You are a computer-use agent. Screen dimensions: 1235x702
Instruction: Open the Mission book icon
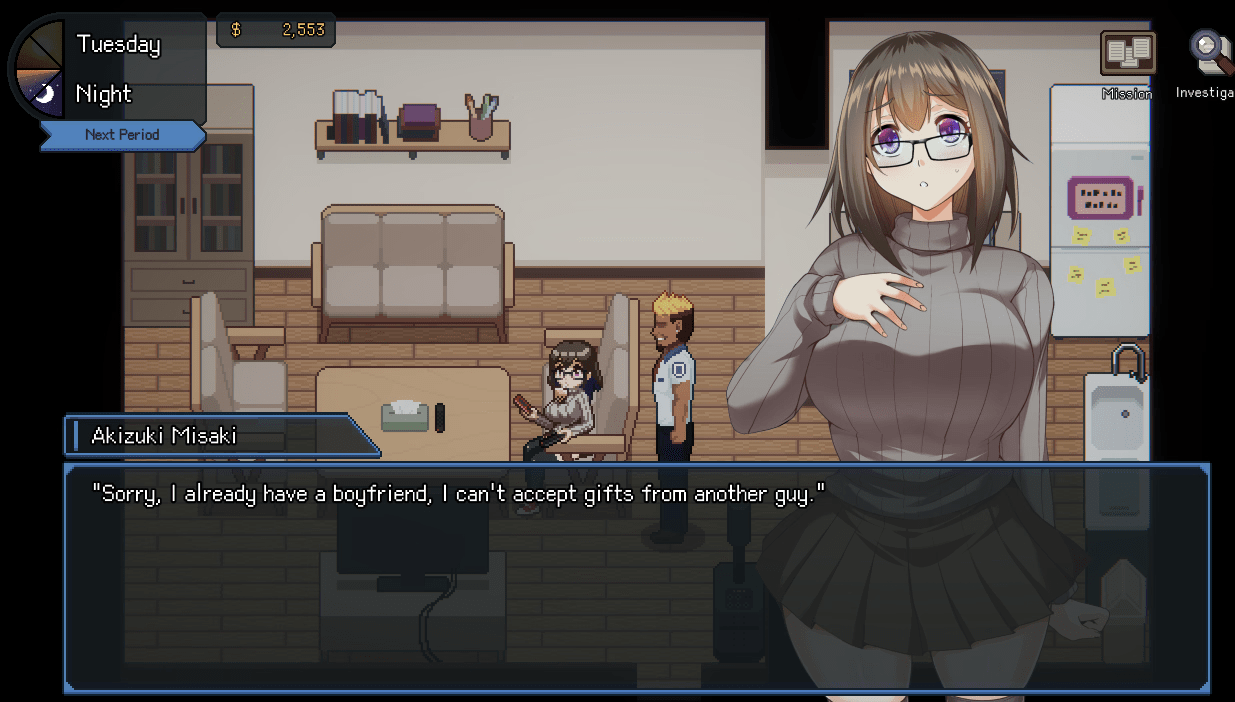coord(1127,54)
